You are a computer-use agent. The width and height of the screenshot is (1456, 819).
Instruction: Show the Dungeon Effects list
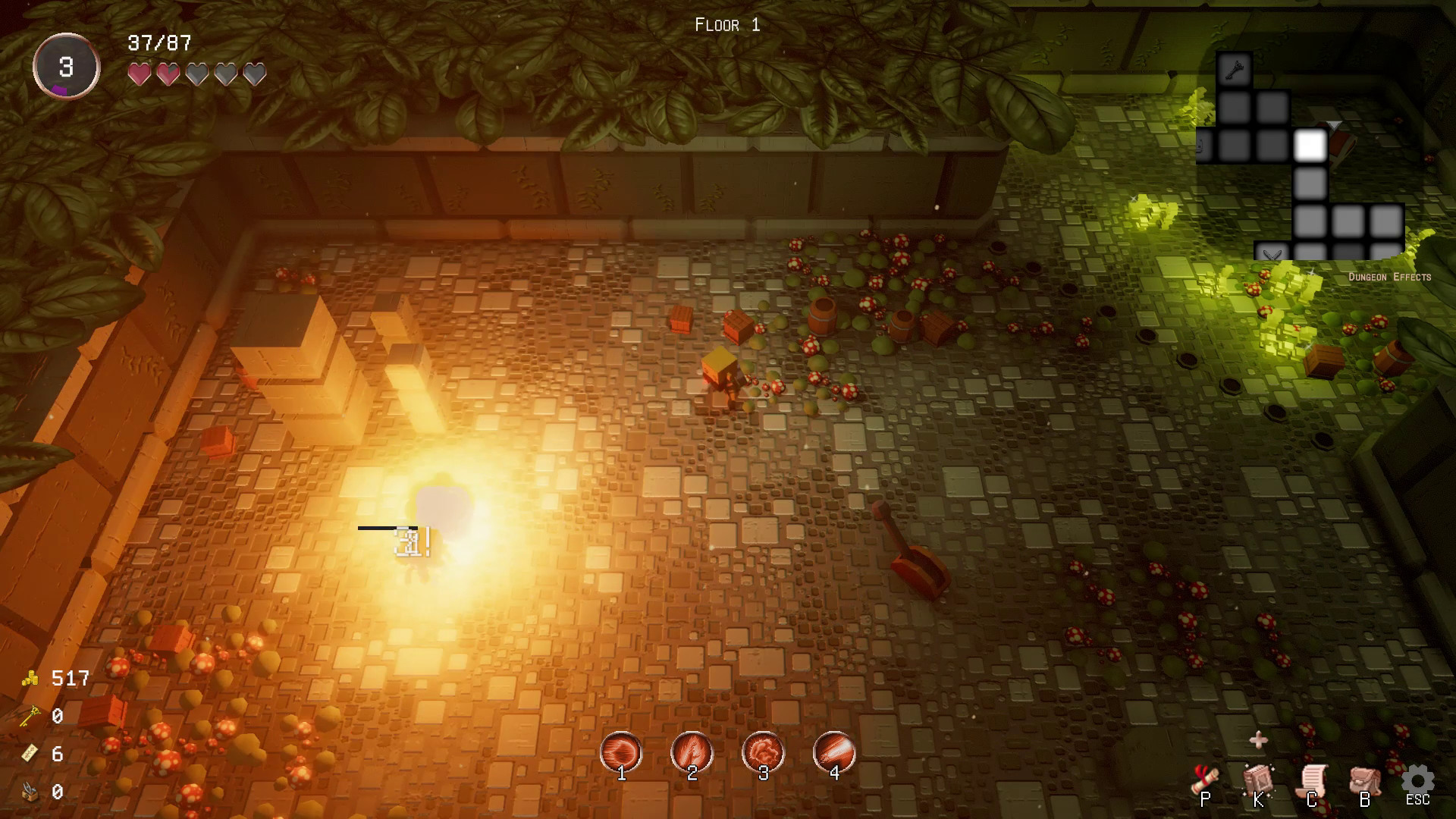click(1389, 278)
